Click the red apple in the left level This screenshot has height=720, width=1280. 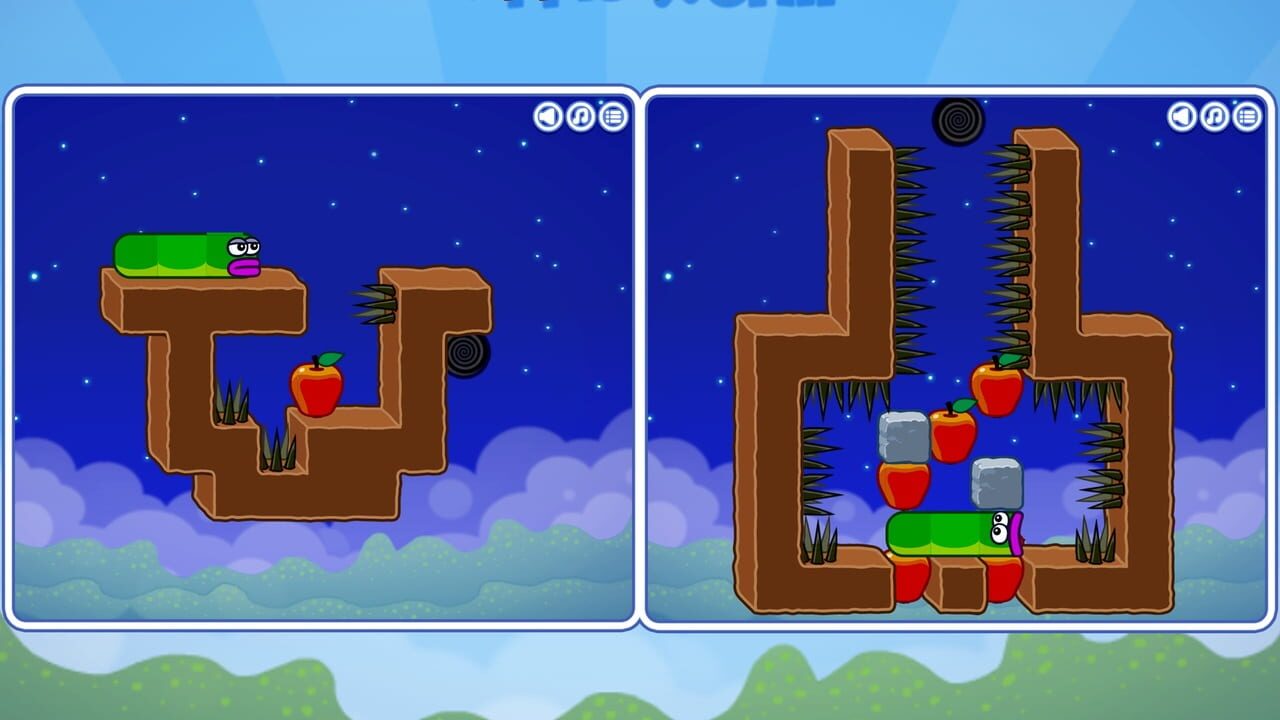tap(318, 385)
